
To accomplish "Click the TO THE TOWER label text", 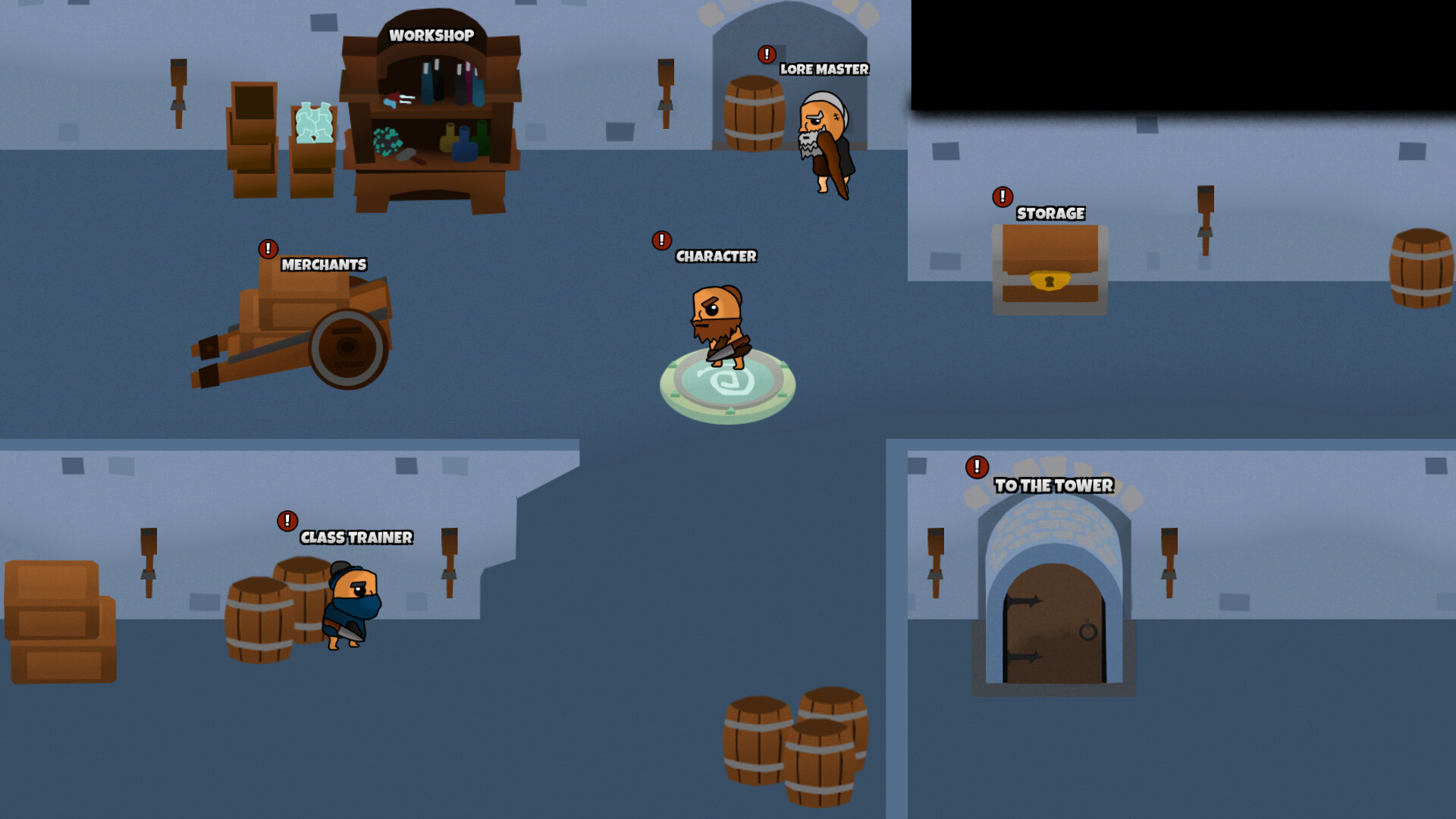I will pos(1053,486).
